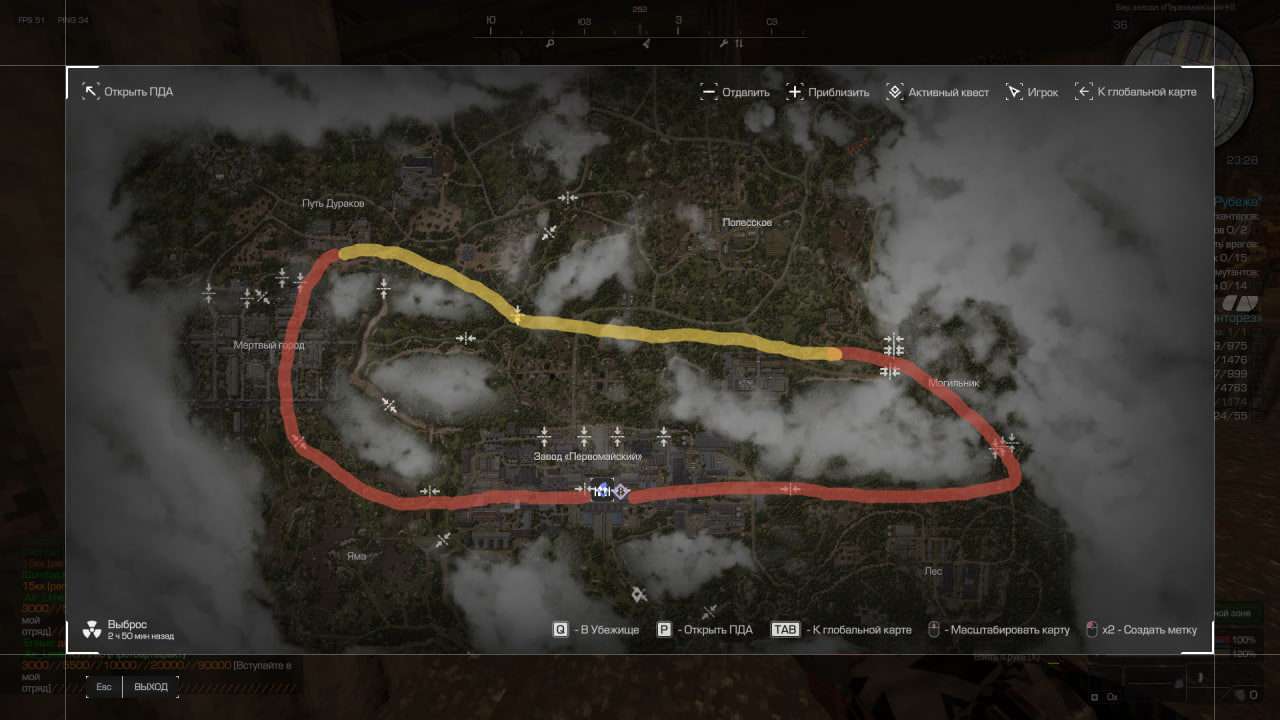Viewport: 1280px width, 720px height.
Task: Click the ВЫХОД exit button
Action: 151,687
